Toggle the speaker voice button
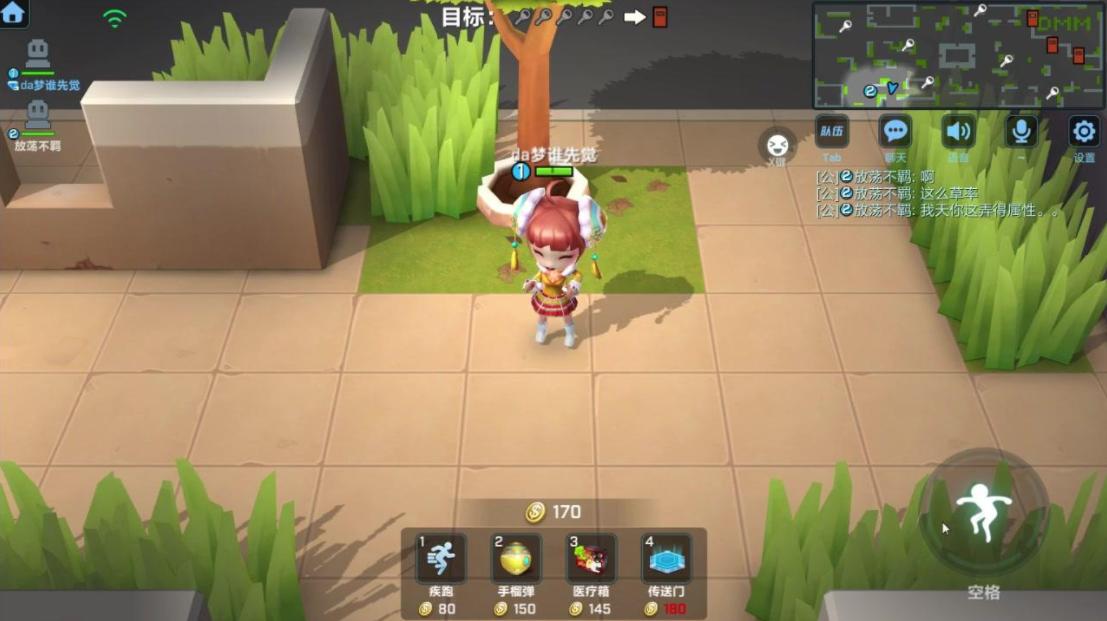The width and height of the screenshot is (1107, 621). pyautogui.click(x=959, y=131)
